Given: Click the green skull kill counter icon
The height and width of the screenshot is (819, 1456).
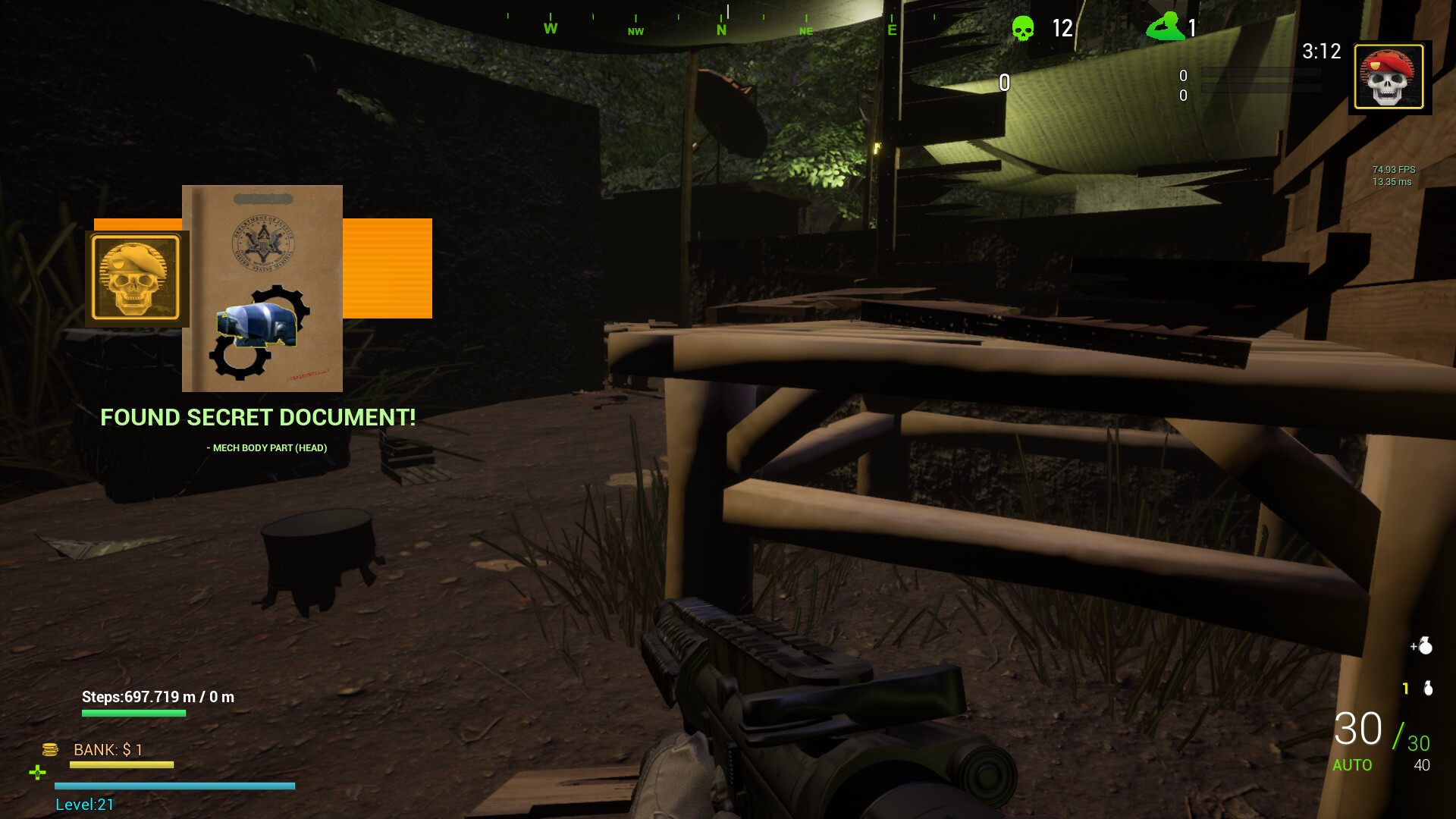Looking at the screenshot, I should coord(1021,29).
